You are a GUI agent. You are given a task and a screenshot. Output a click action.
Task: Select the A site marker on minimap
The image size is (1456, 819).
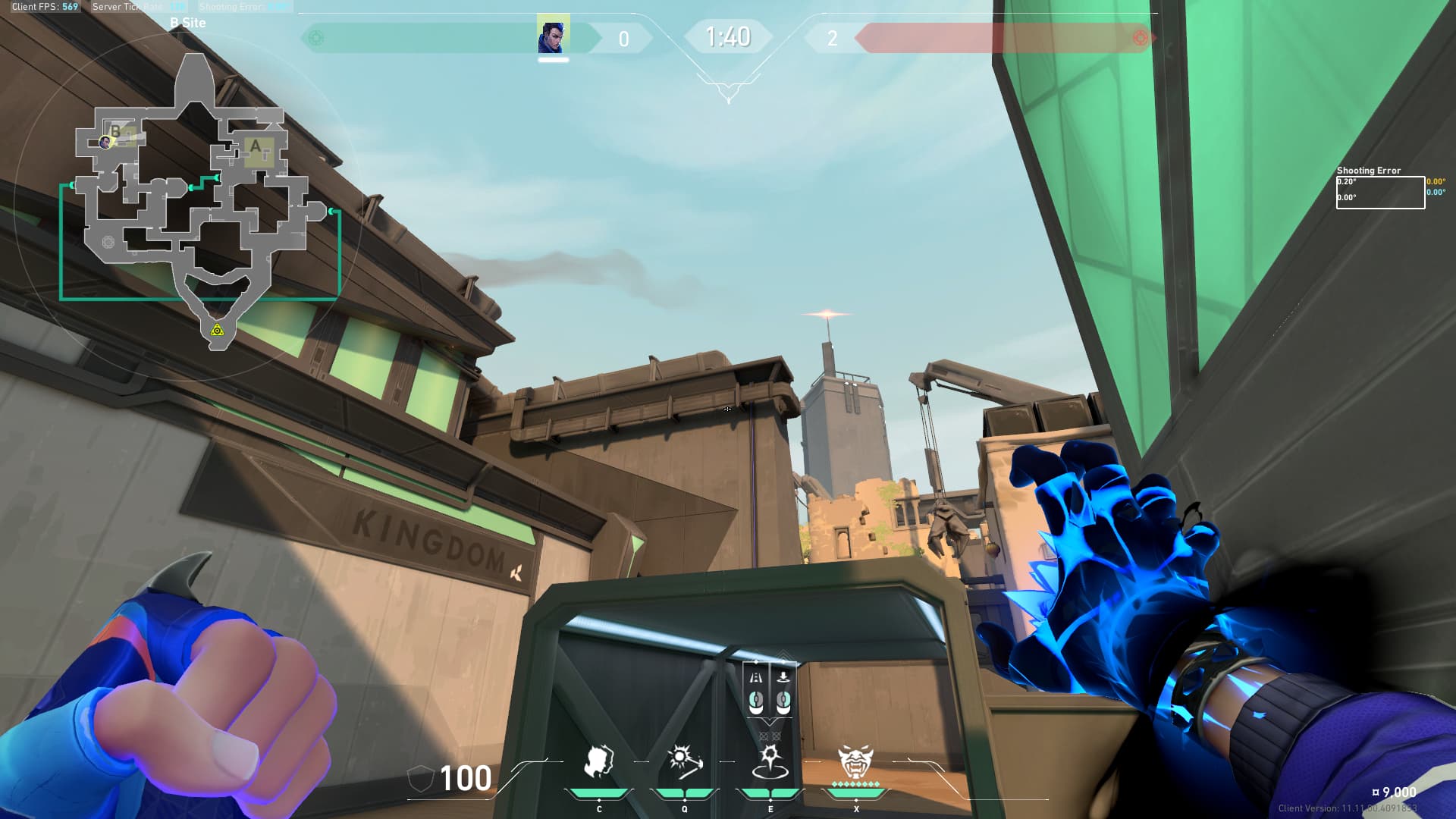[256, 146]
